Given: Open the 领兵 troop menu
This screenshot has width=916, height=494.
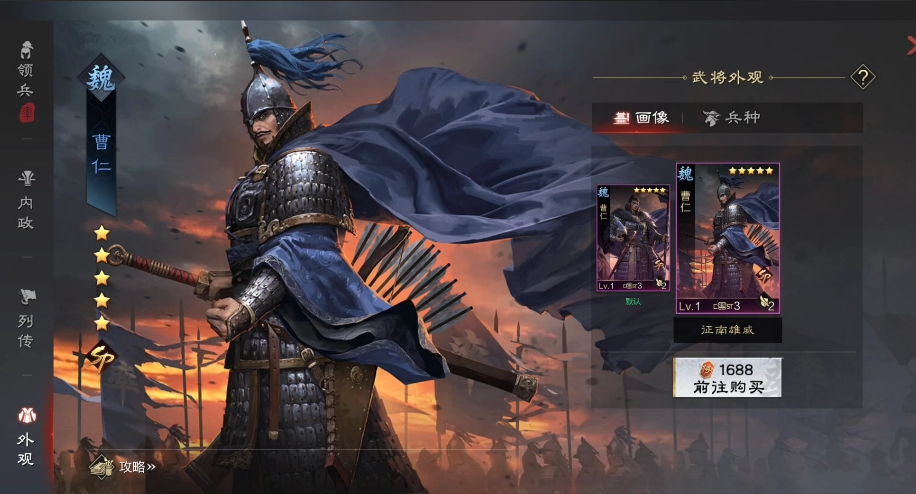Looking at the screenshot, I should click(26, 78).
